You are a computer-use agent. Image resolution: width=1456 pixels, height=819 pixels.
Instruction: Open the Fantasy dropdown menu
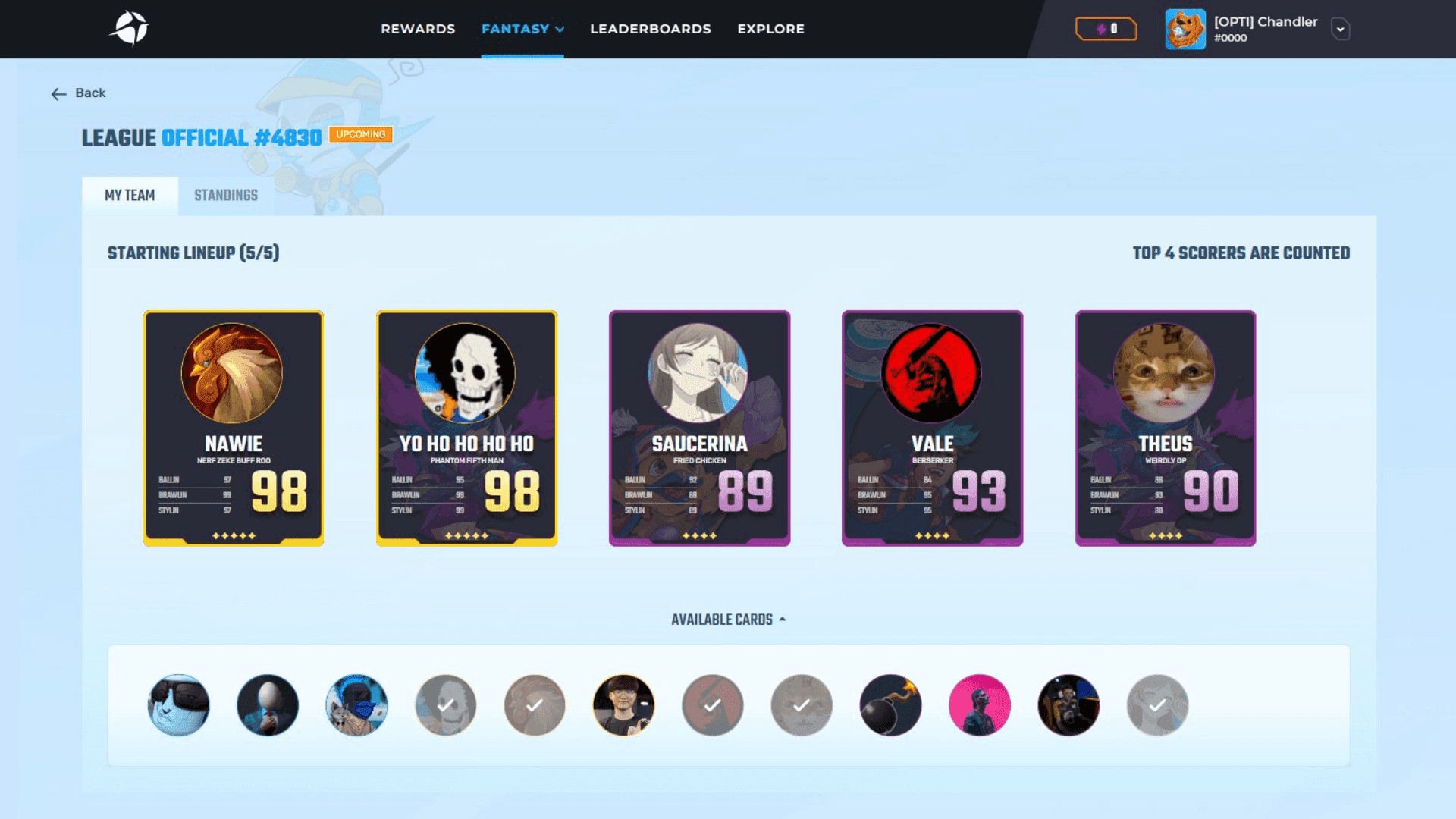pyautogui.click(x=522, y=29)
